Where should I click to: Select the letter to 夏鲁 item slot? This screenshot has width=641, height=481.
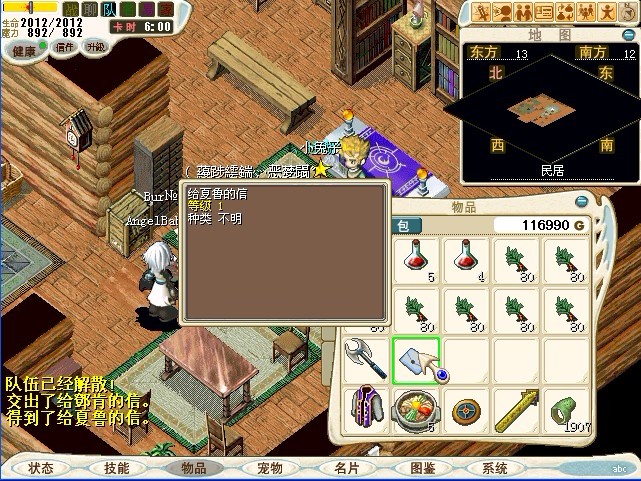point(416,359)
